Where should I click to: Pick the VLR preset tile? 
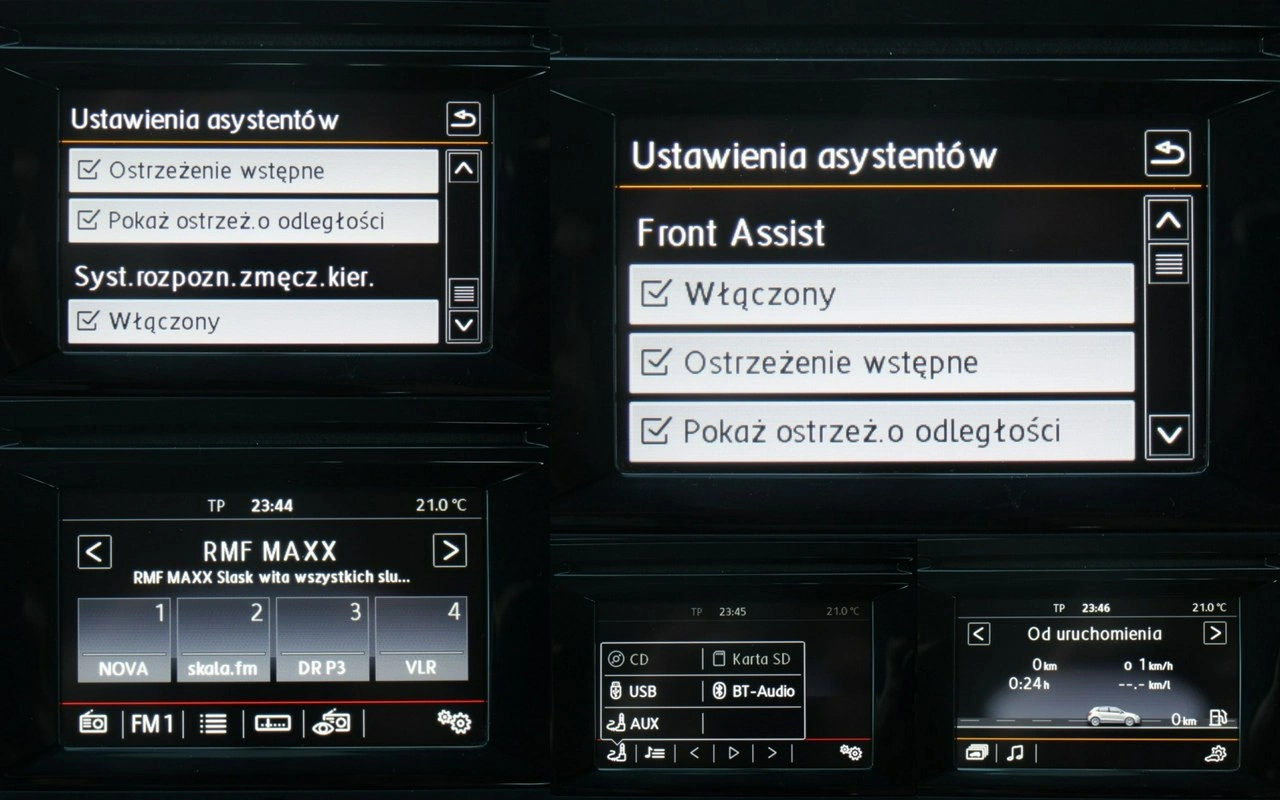(421, 639)
